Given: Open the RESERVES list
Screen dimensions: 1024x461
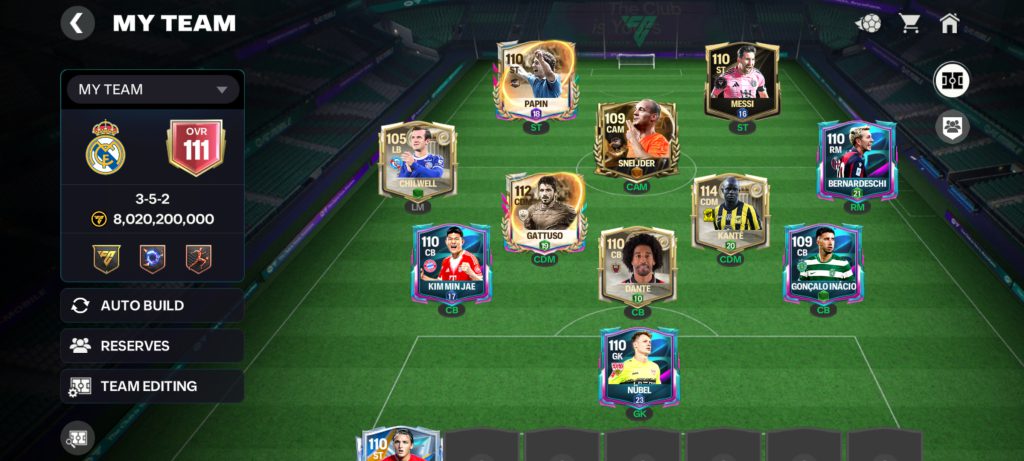Looking at the screenshot, I should (152, 346).
